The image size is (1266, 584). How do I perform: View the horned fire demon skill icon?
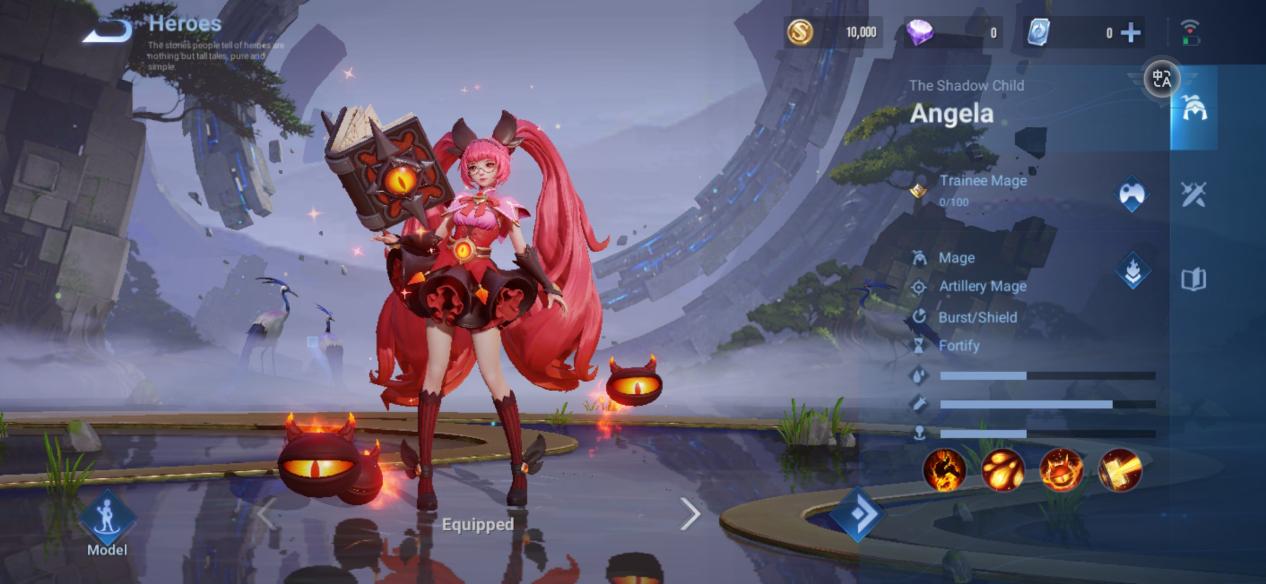(1061, 469)
